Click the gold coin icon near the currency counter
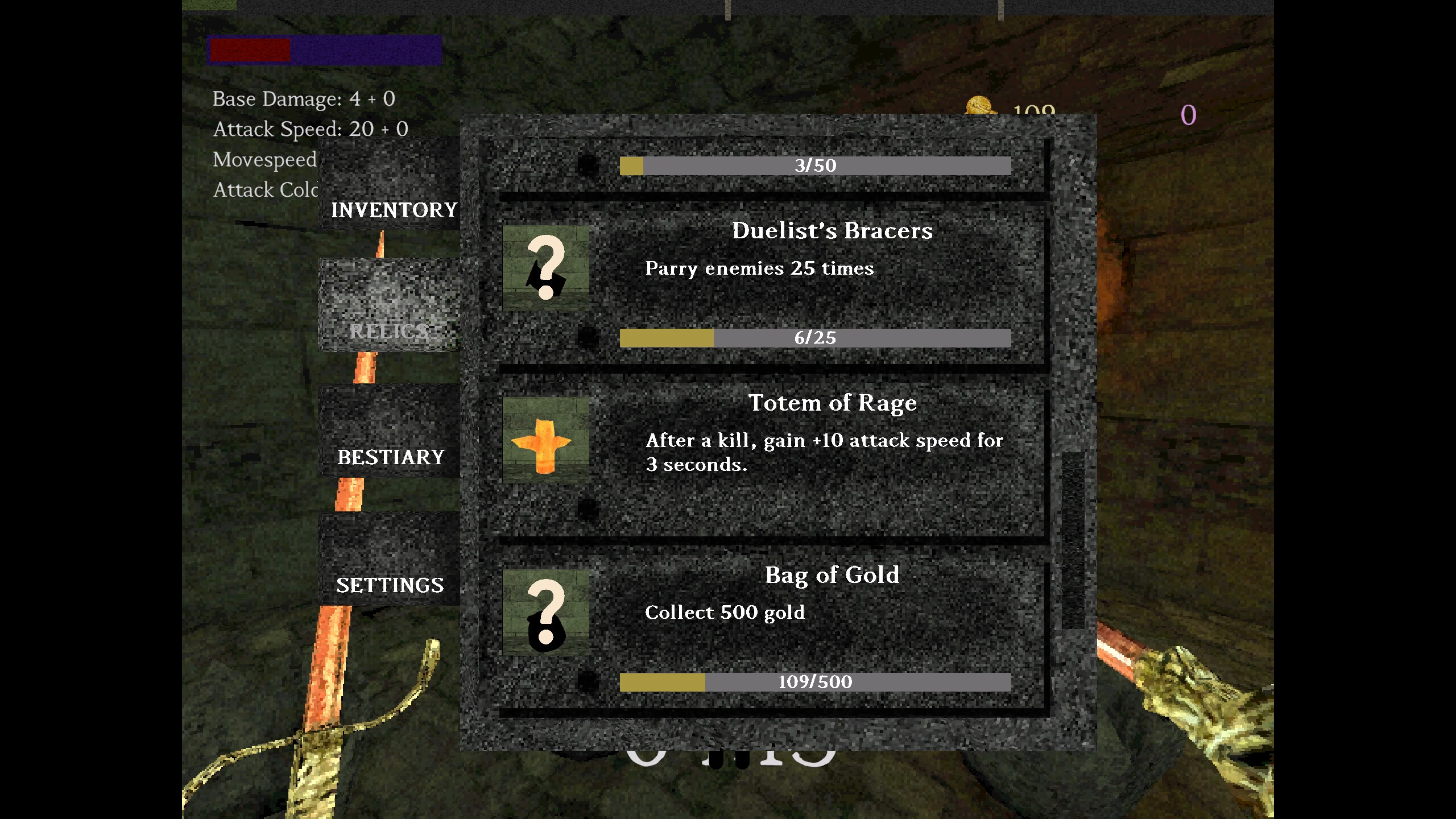1456x819 pixels. [x=981, y=105]
